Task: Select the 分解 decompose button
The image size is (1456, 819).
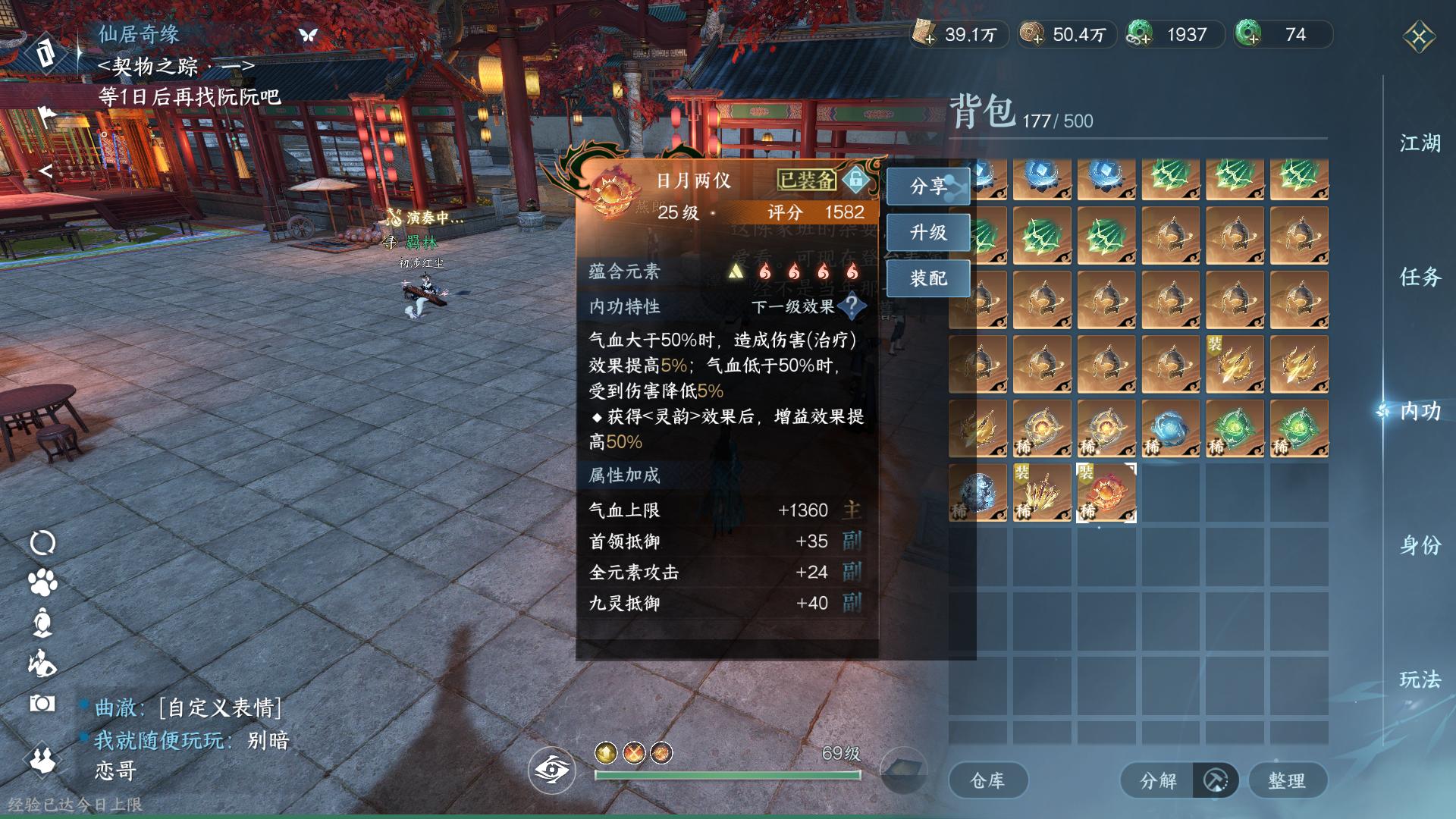Action: (x=1158, y=780)
